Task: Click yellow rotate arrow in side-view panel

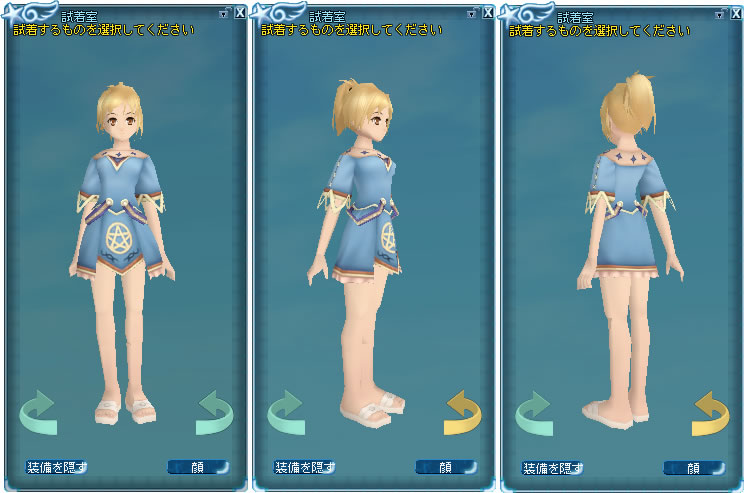Action: click(463, 412)
